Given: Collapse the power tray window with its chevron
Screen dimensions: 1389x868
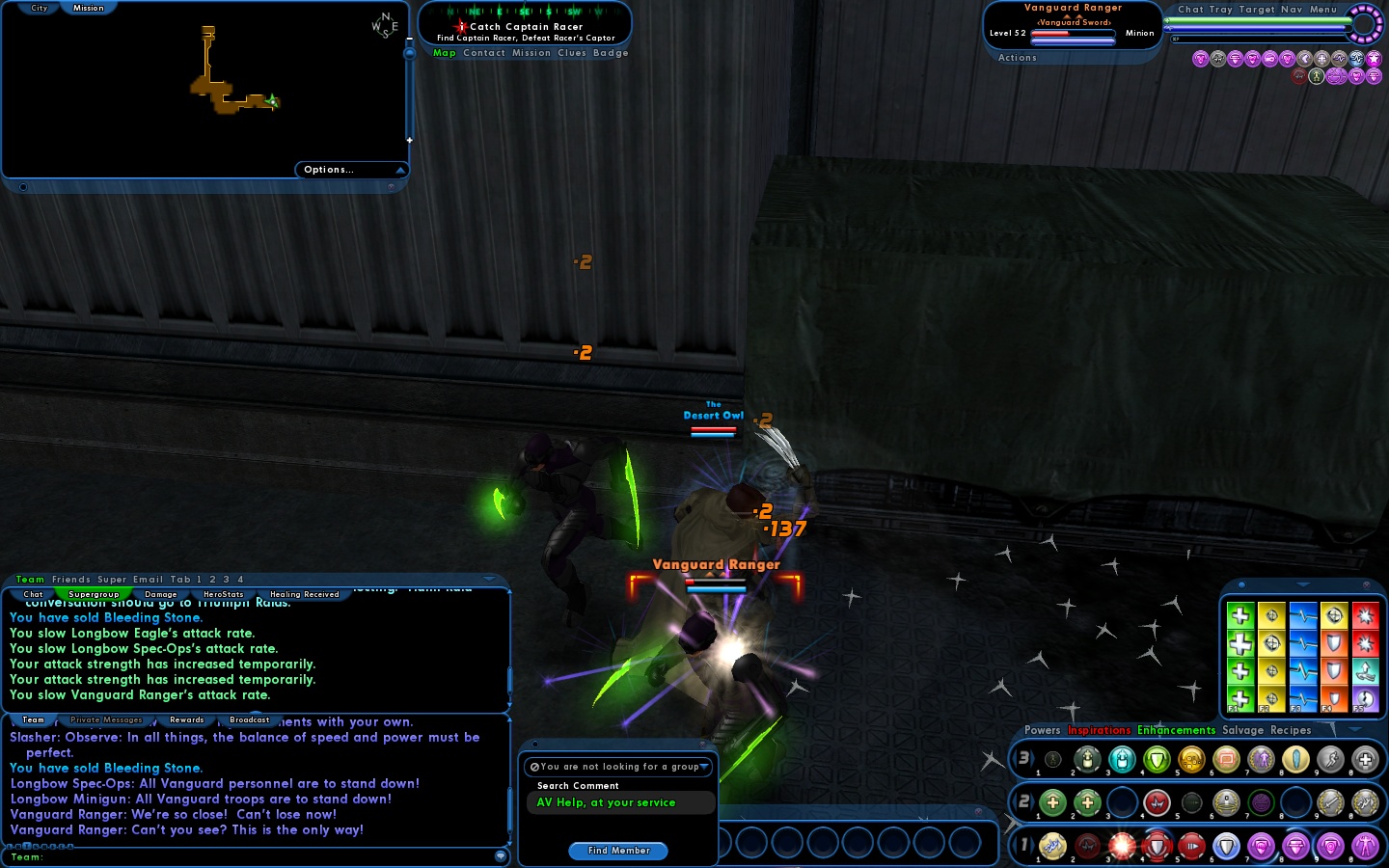Looking at the screenshot, I should 1355,730.
